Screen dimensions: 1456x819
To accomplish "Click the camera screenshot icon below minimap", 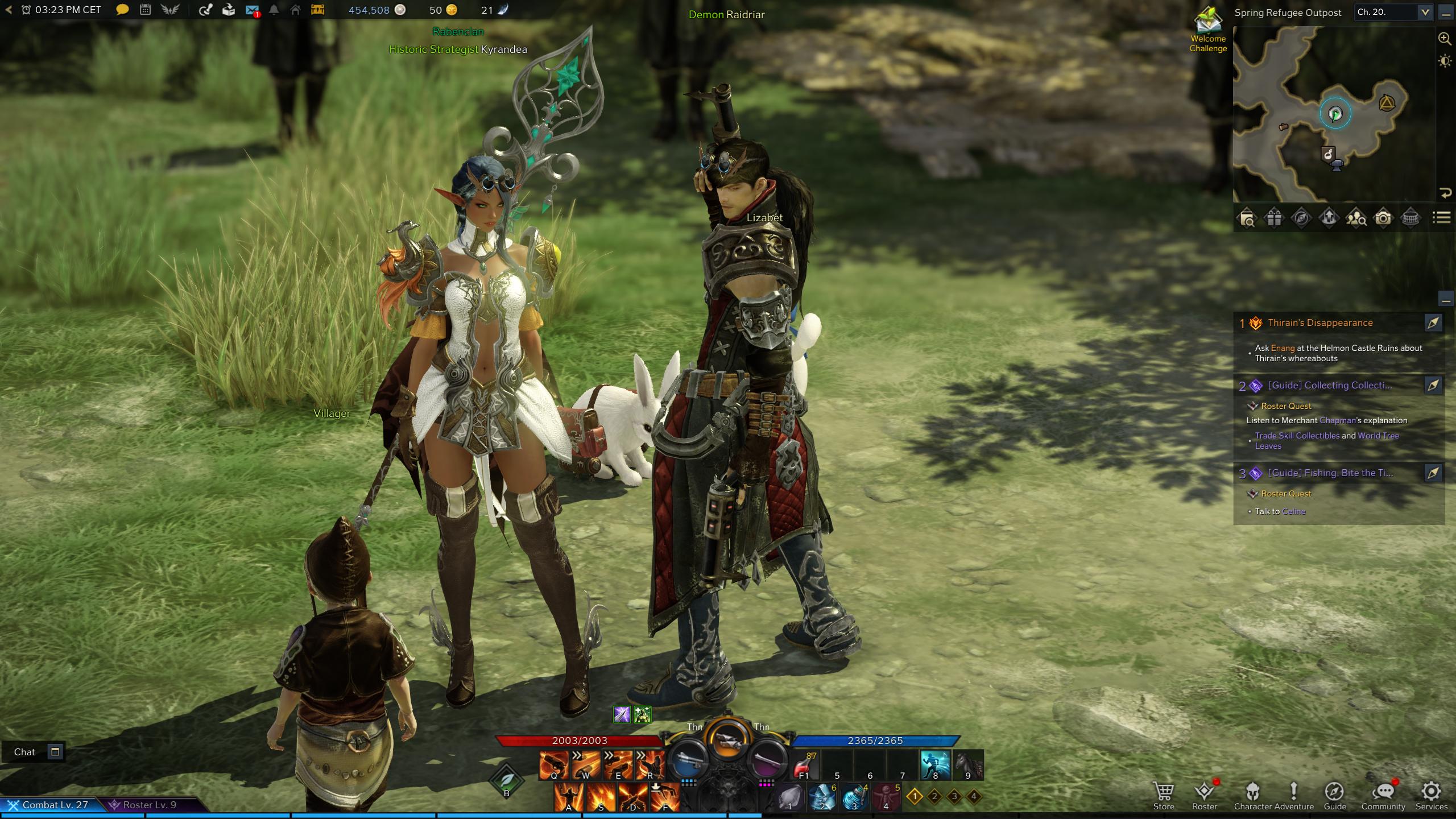I will [x=1383, y=218].
